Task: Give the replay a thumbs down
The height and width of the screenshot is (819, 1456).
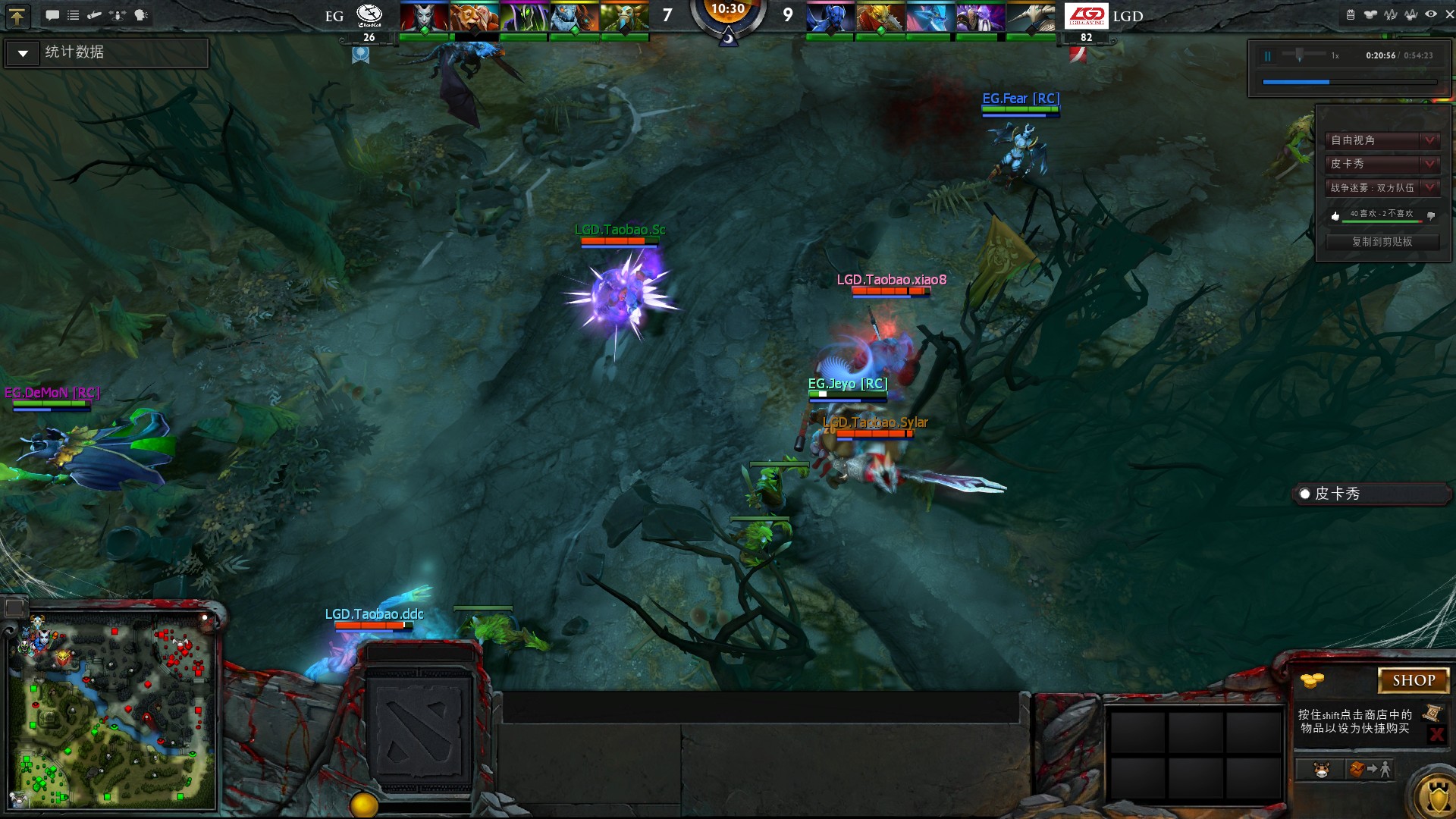Action: pos(1432,218)
